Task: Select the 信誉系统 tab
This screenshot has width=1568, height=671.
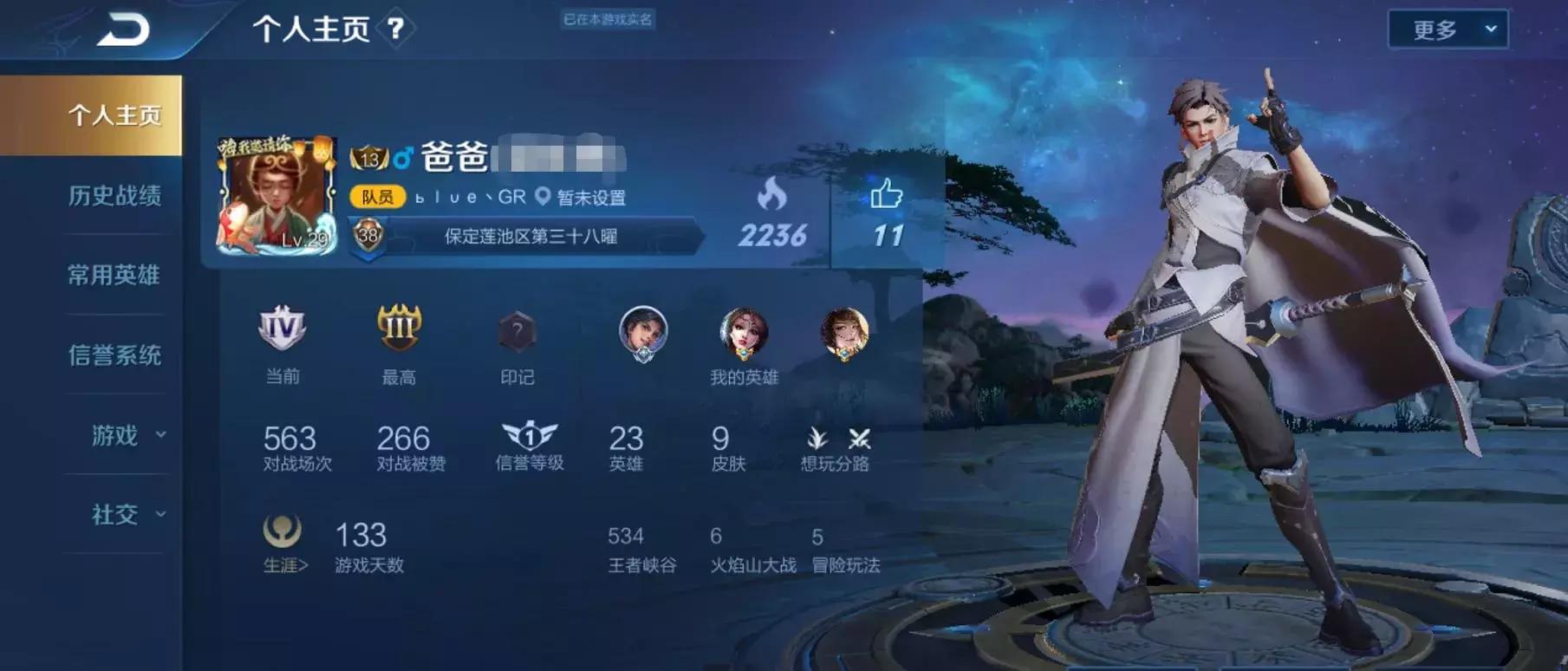Action: point(114,355)
